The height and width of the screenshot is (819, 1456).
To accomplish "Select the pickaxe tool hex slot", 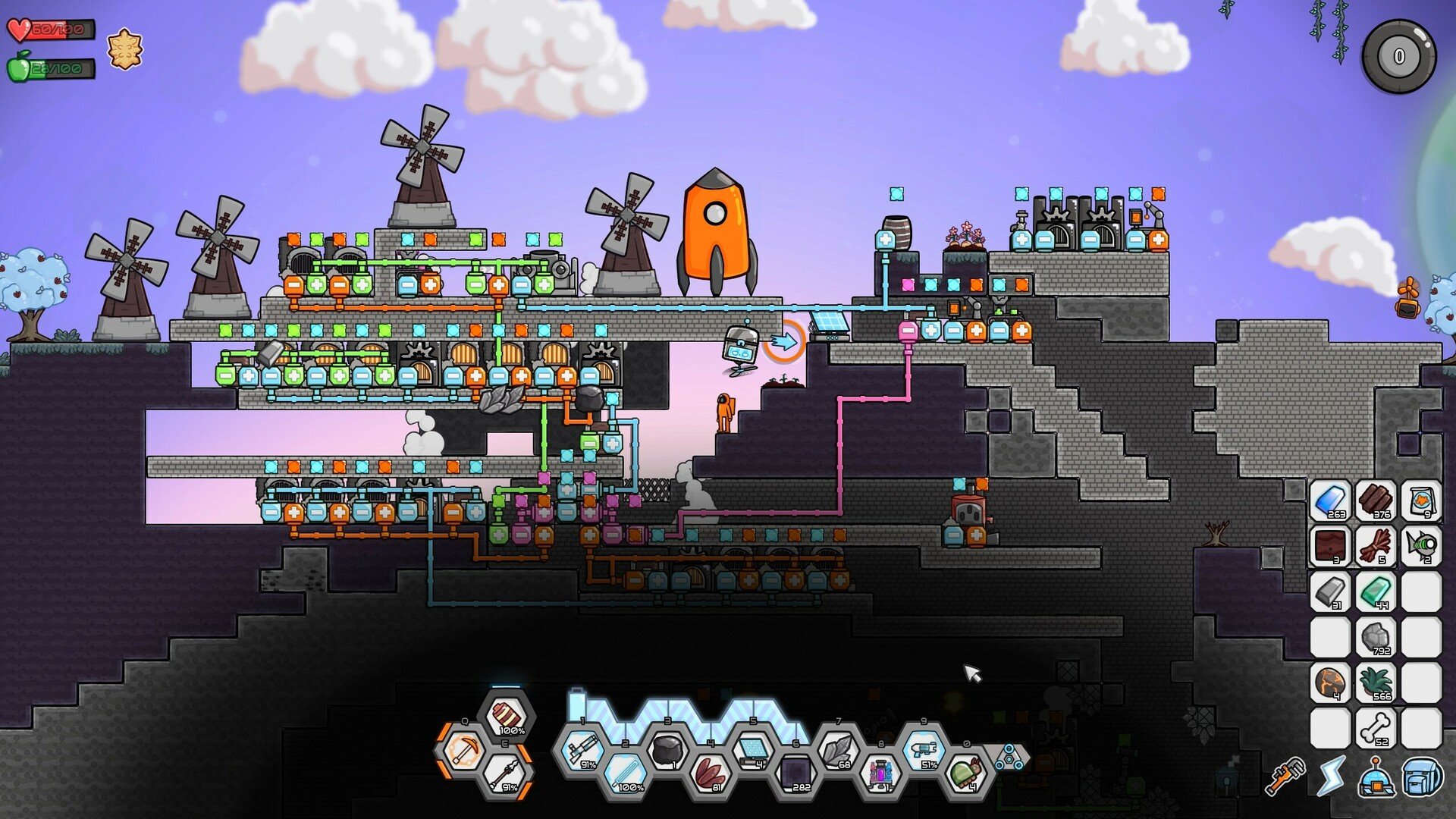I will [464, 750].
